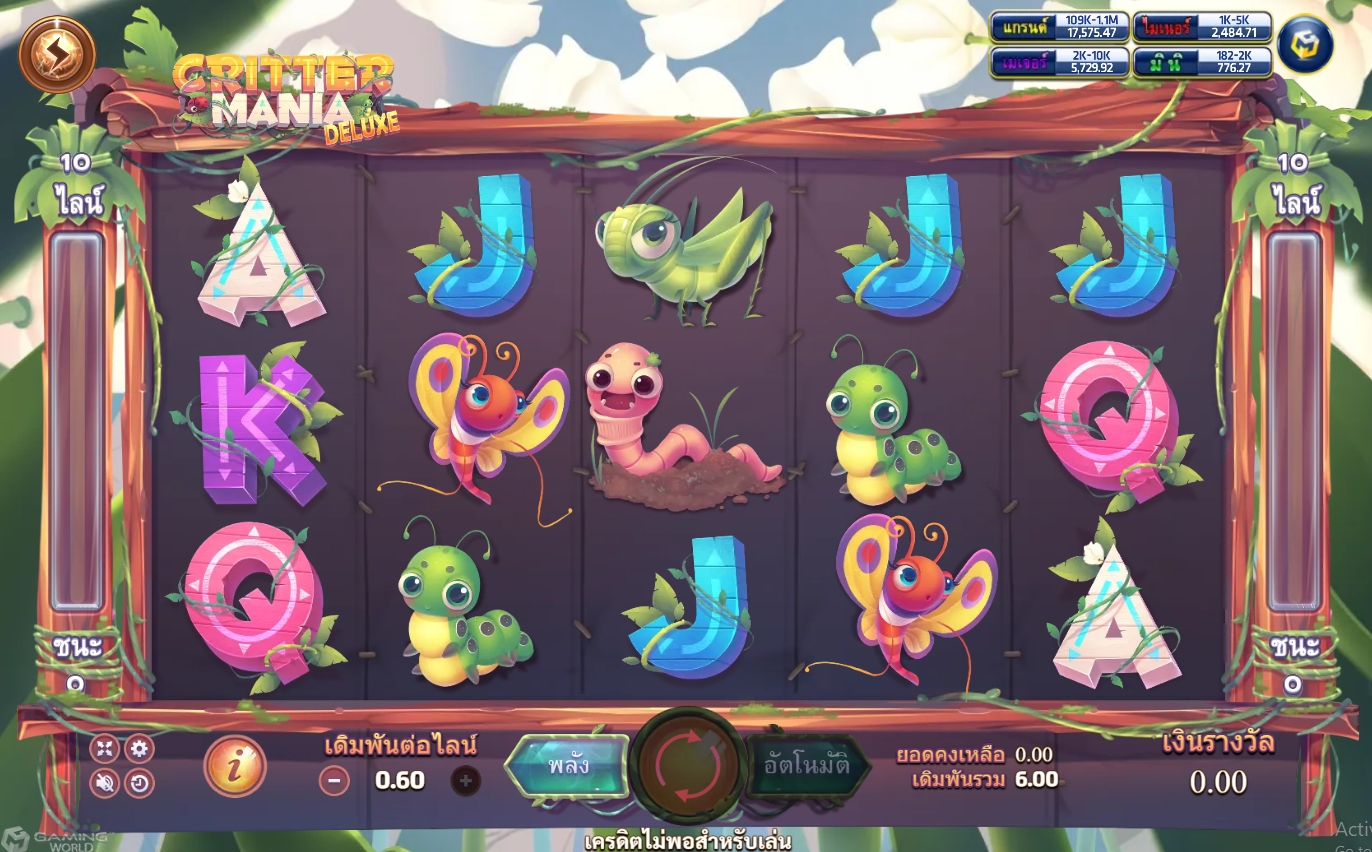Toggle the อัตโนมัติ autoplay mode

pos(805,768)
